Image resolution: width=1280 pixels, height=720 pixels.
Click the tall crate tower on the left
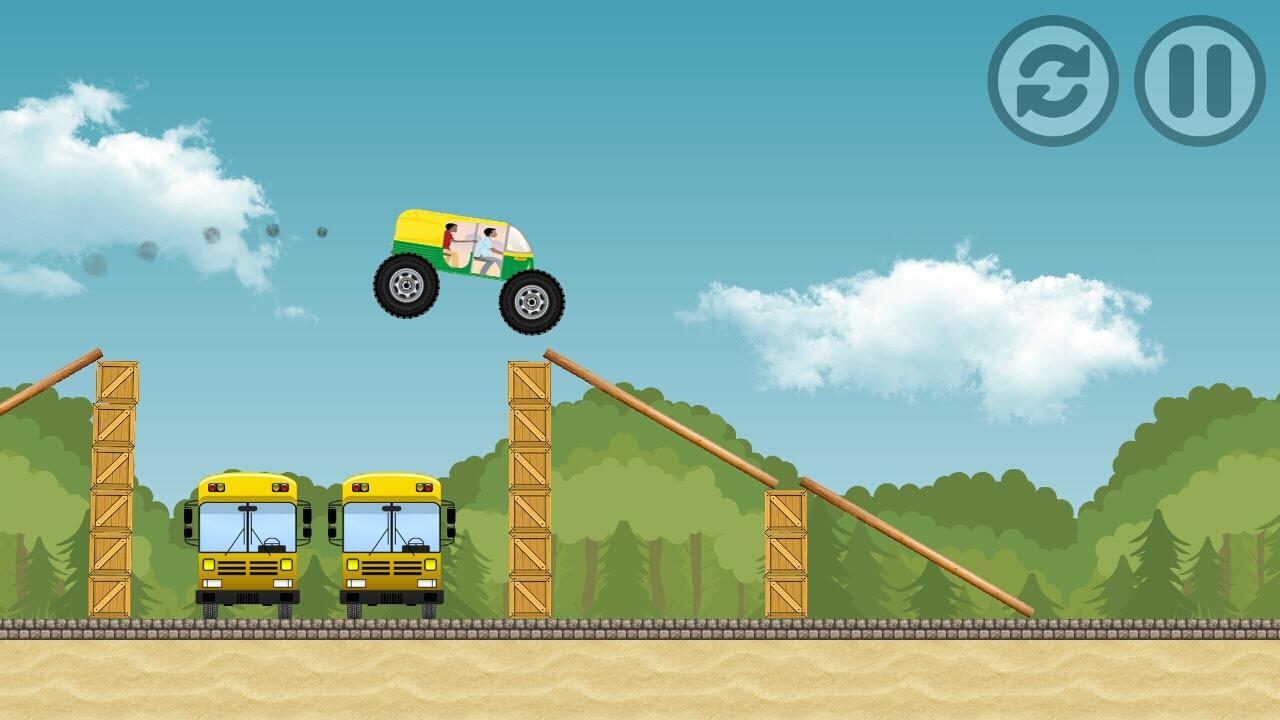(x=113, y=490)
